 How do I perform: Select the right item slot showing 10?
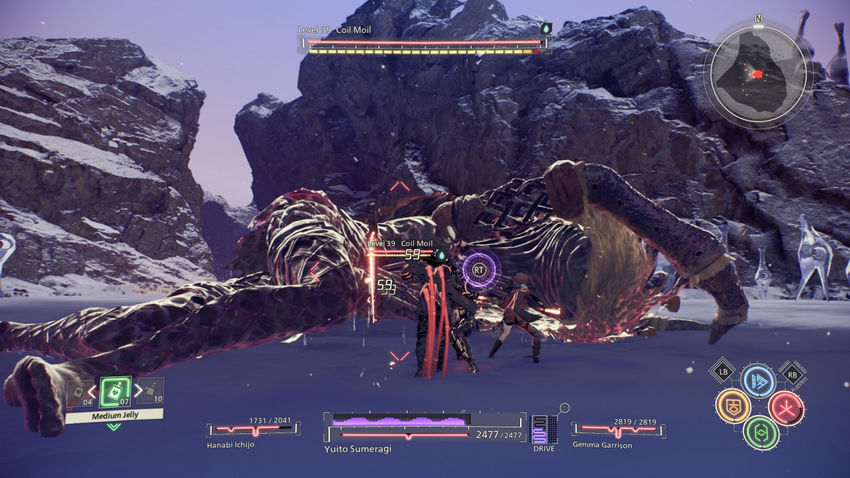[152, 390]
